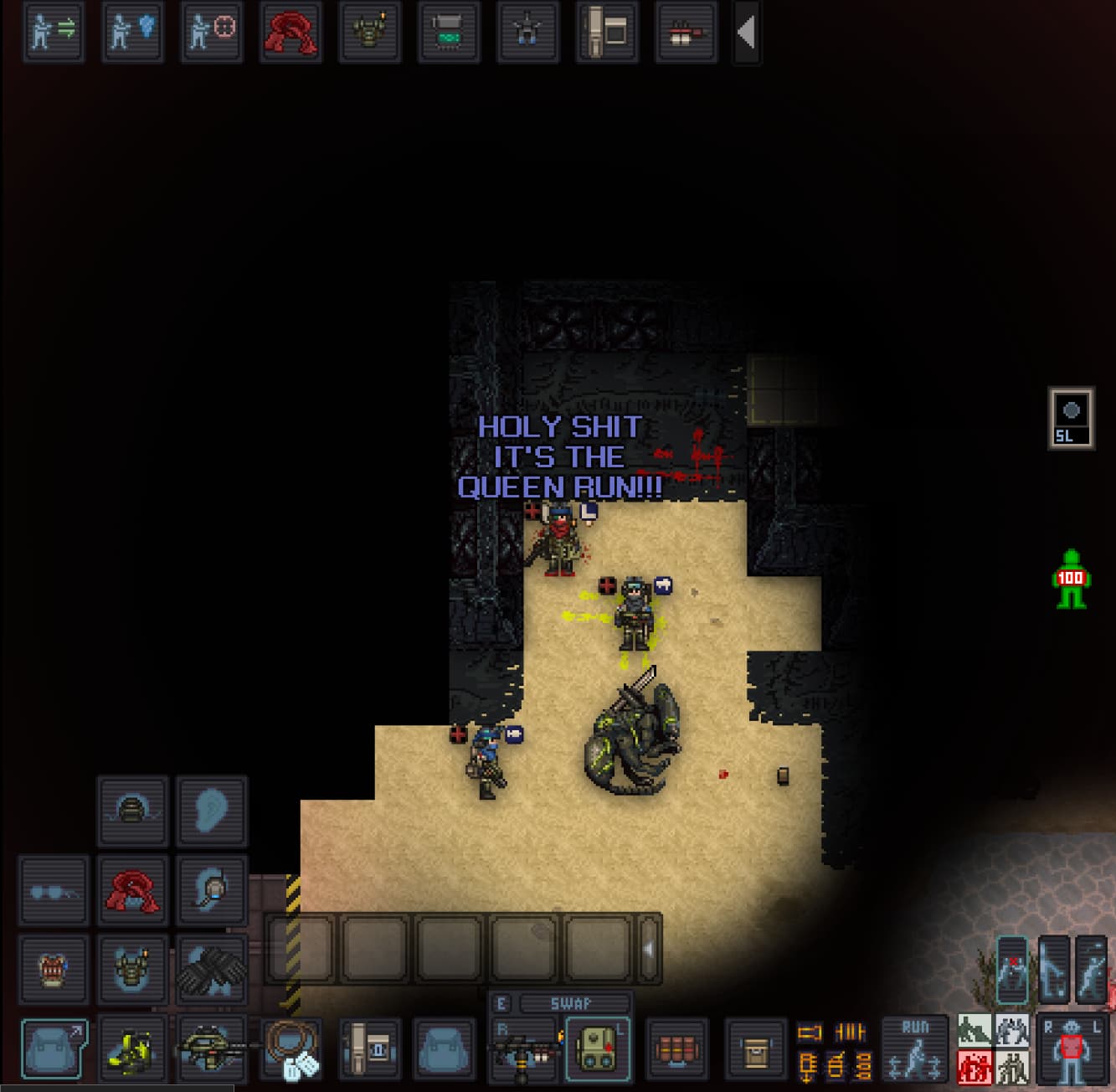Toggle the backpack inventory panel button
Viewport: 1116px width, 1092px height.
(54, 1048)
